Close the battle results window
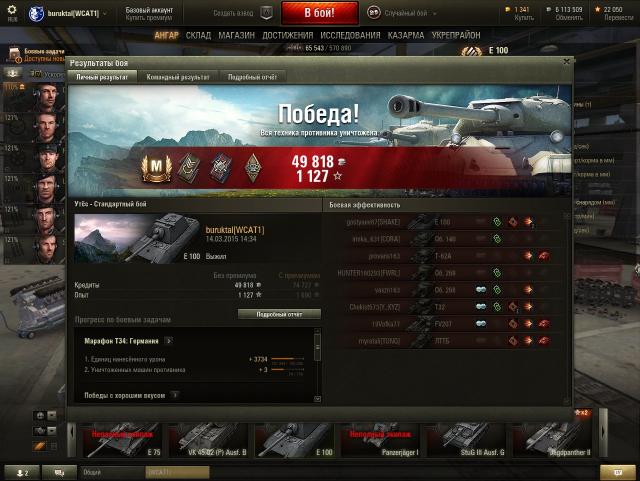The image size is (640, 481). tap(566, 62)
